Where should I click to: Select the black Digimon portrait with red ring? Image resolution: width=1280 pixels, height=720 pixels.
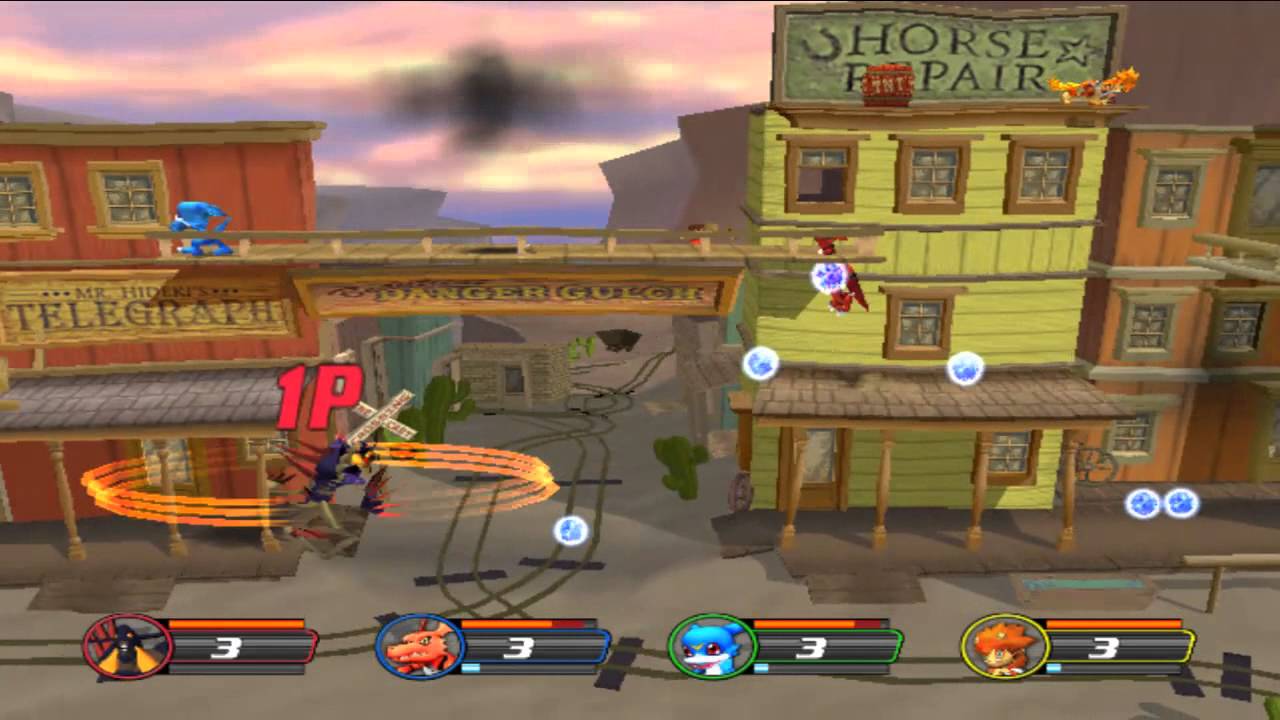click(x=127, y=647)
